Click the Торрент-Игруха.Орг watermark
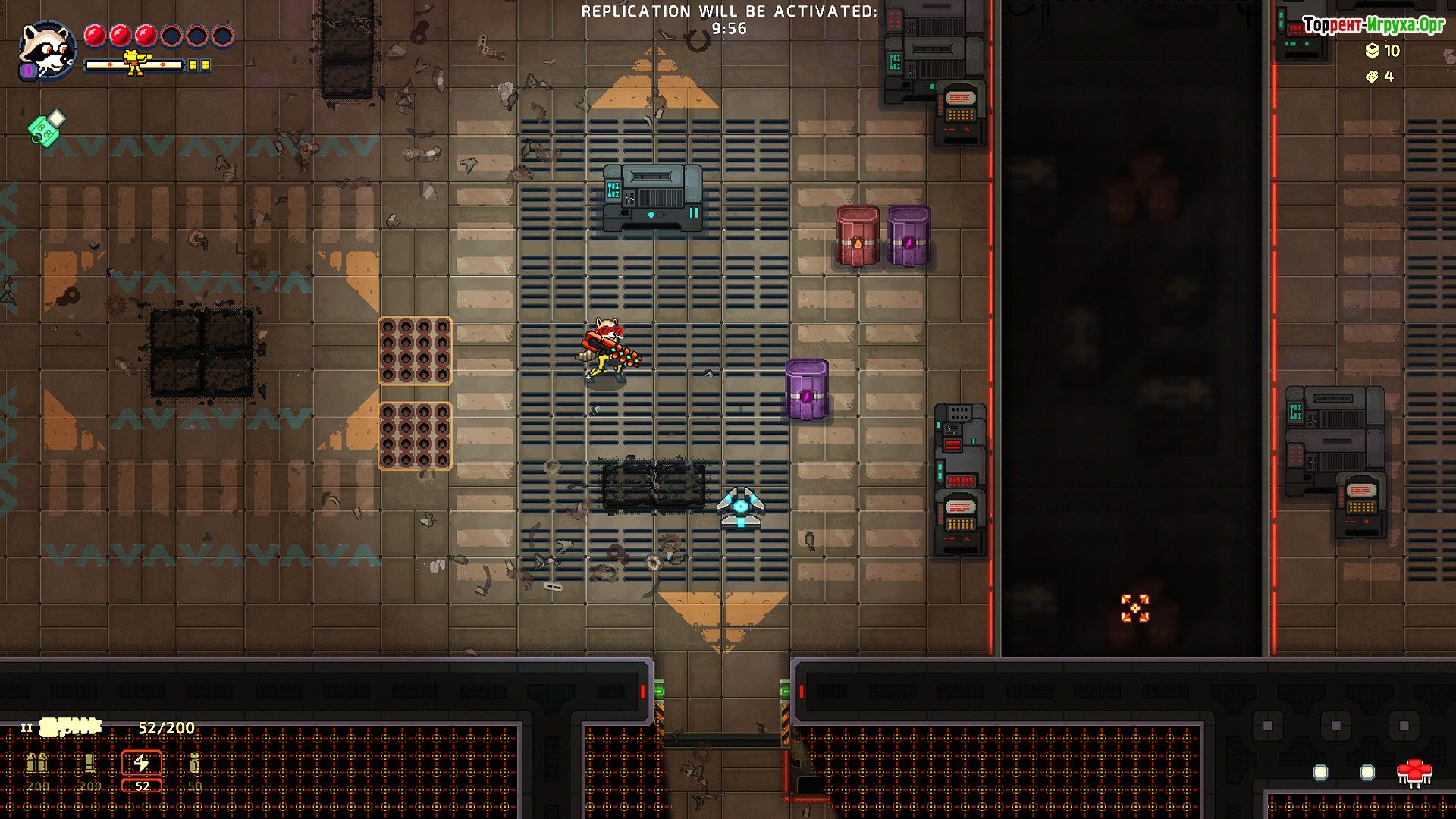 point(1373,26)
